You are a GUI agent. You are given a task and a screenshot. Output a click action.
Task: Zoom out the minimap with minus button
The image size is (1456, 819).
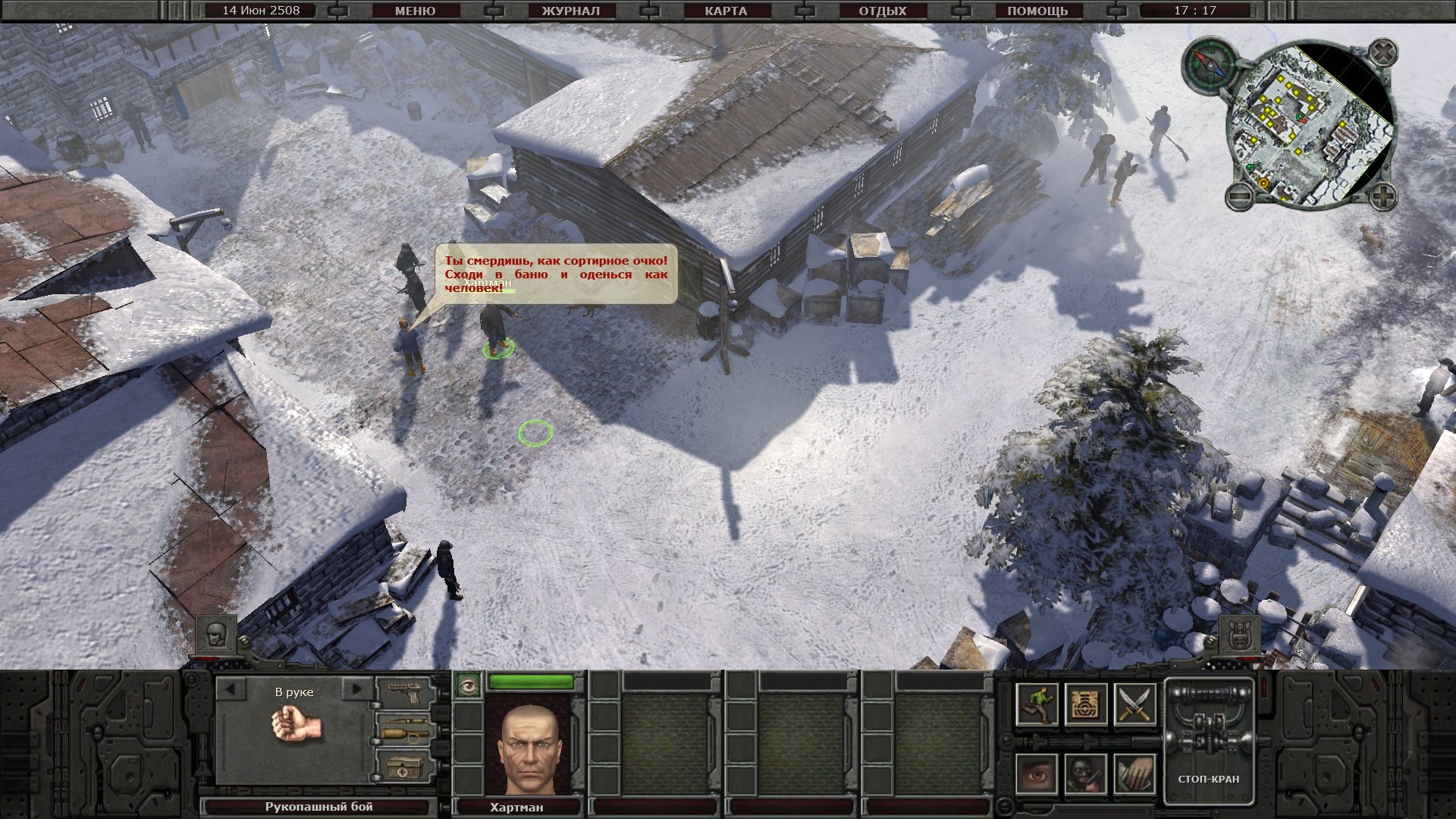tap(1239, 197)
